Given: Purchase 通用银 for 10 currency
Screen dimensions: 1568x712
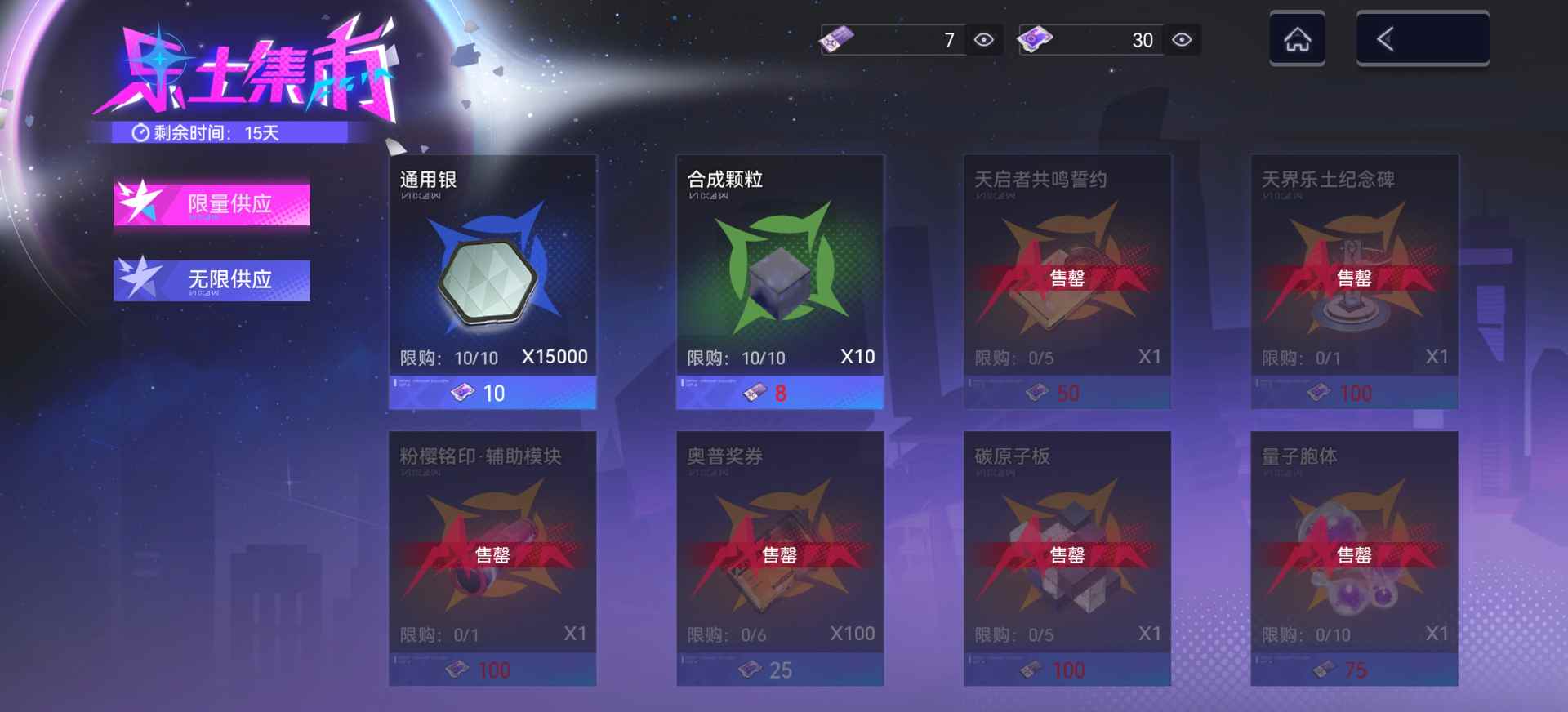Looking at the screenshot, I should tap(491, 393).
